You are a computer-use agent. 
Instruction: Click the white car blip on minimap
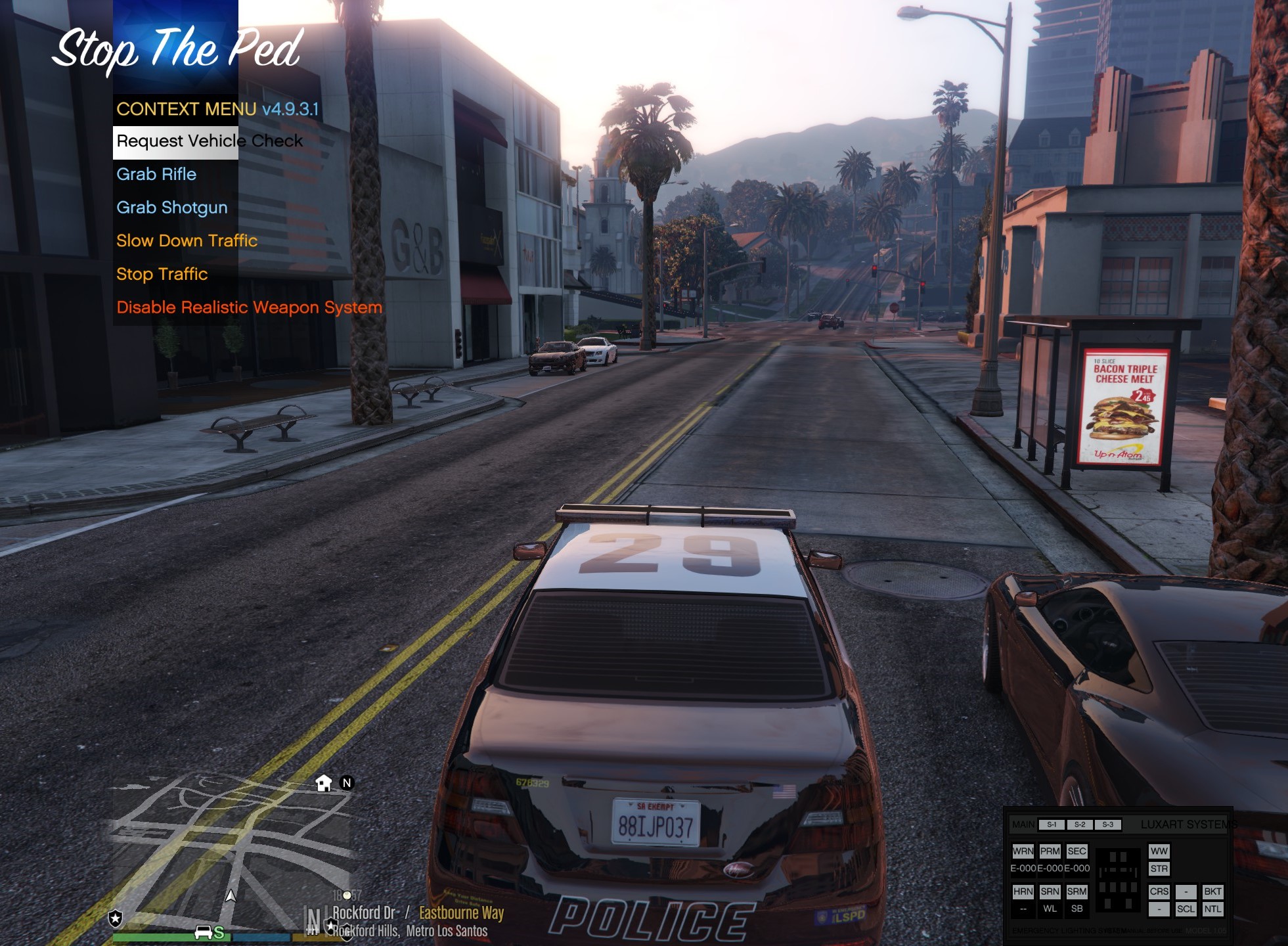tap(204, 932)
